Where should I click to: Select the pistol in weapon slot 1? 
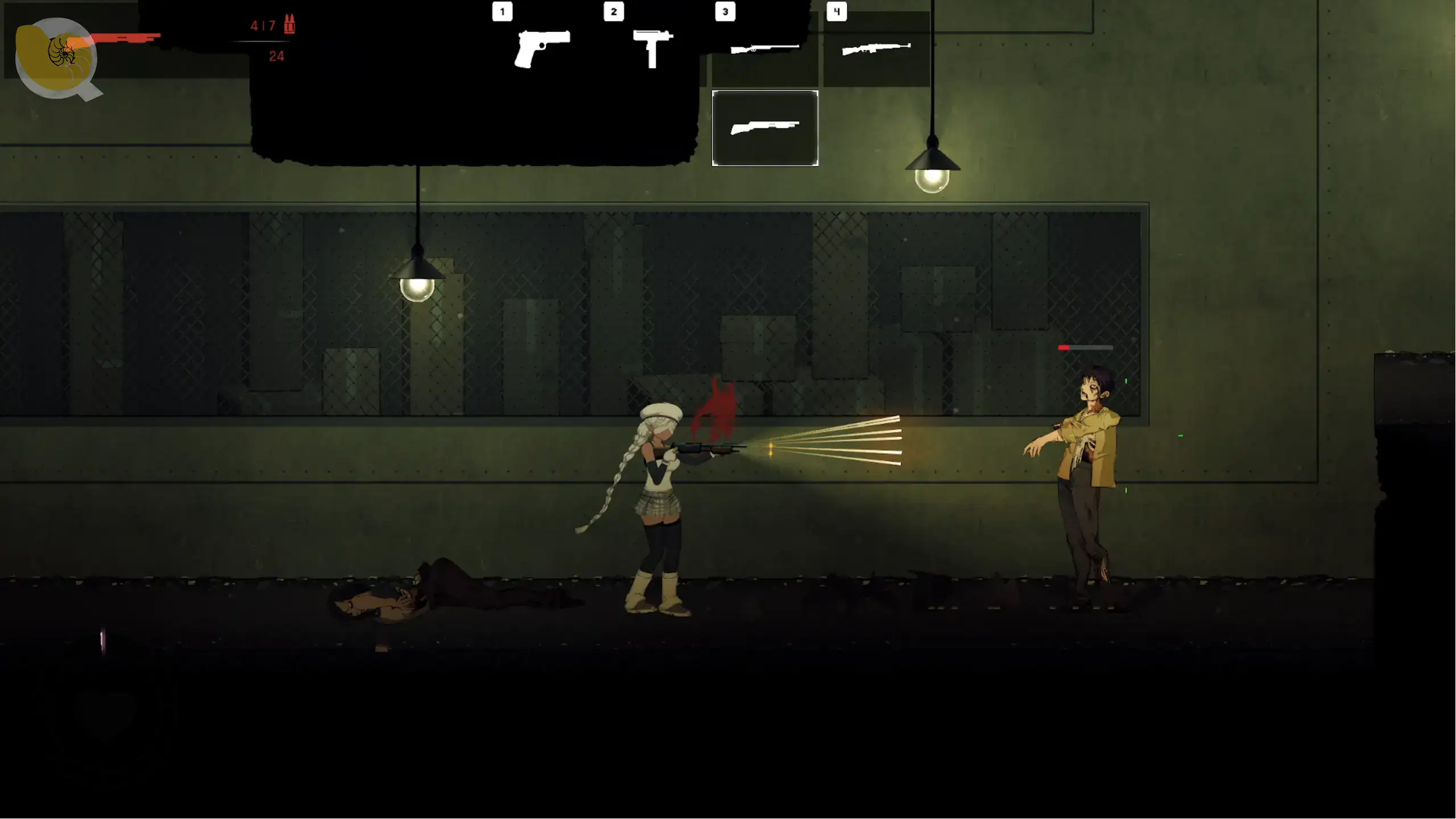(x=541, y=49)
